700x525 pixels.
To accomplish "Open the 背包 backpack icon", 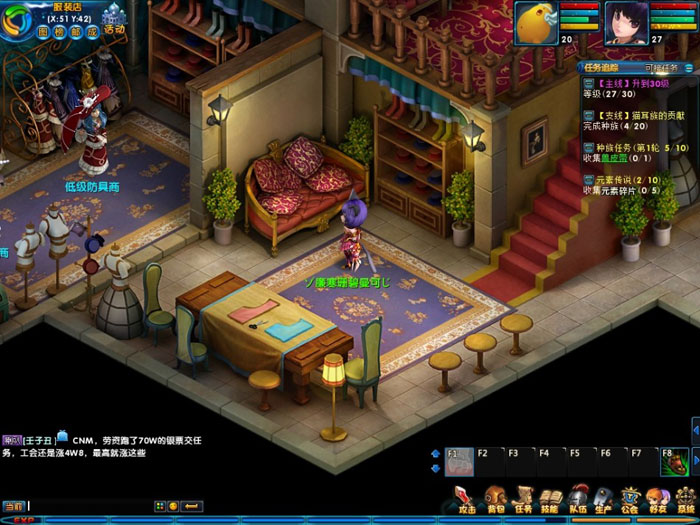I will tap(494, 498).
